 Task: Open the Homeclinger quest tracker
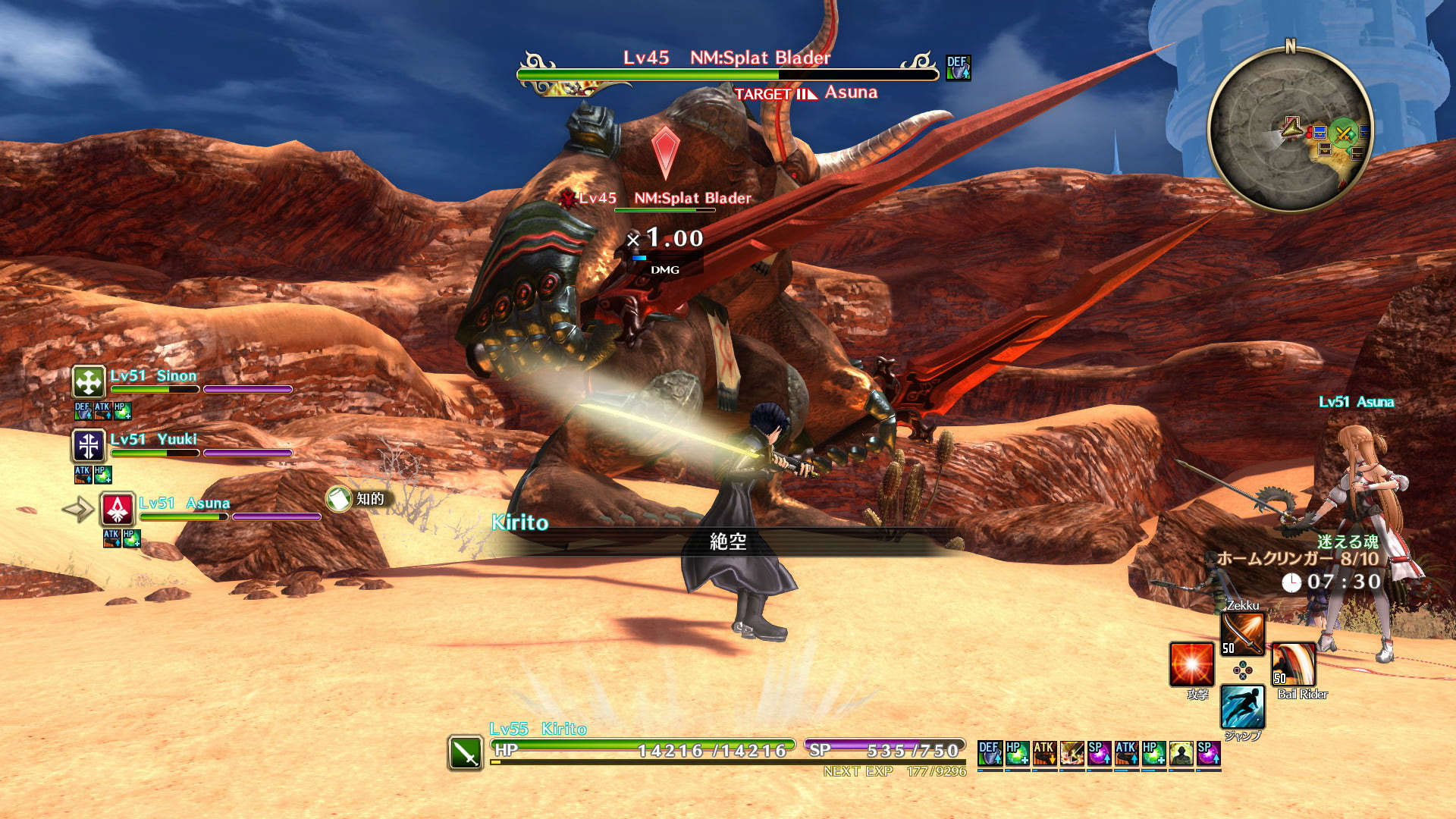(x=1297, y=559)
